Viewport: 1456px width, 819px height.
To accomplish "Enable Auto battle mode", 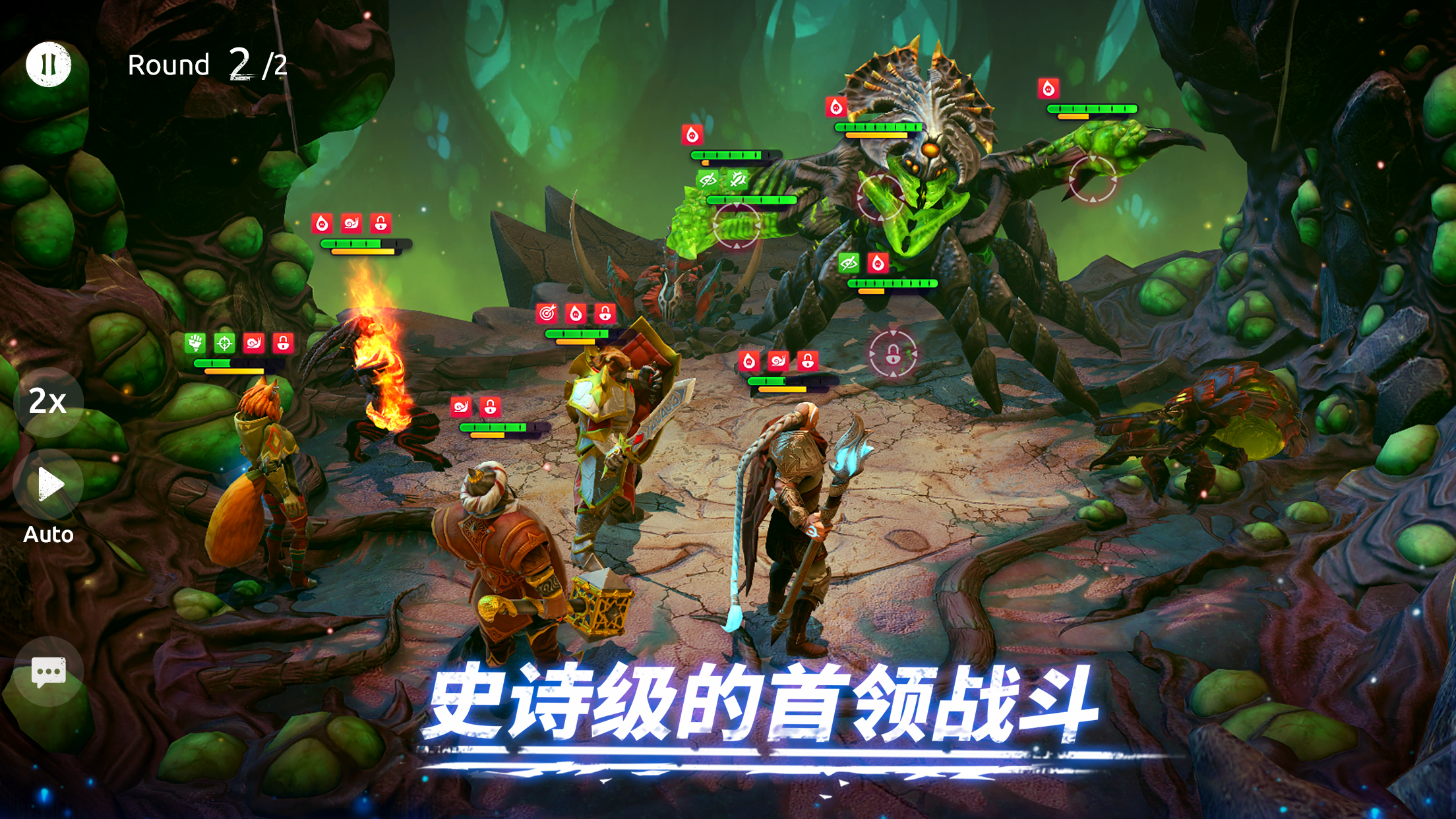I will [49, 487].
